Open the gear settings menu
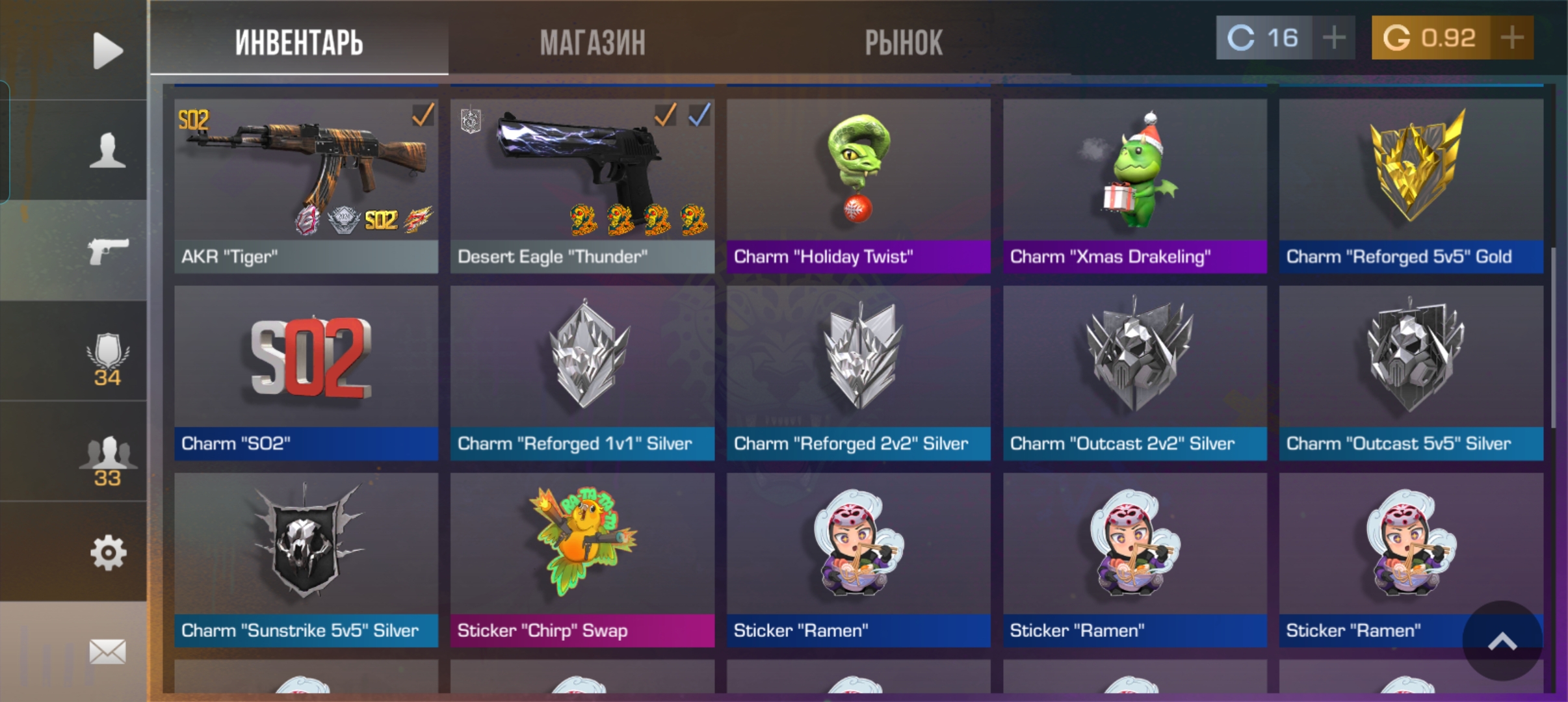The image size is (1568, 702). coord(107,553)
